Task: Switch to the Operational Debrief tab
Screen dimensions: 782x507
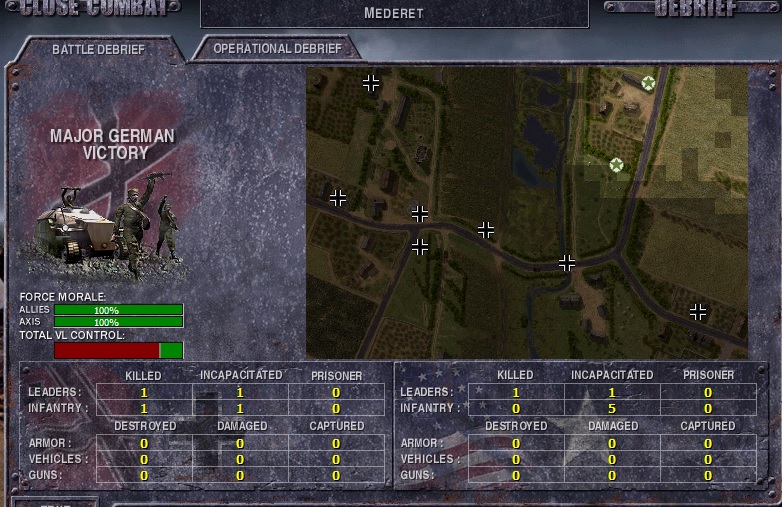Action: coord(277,49)
